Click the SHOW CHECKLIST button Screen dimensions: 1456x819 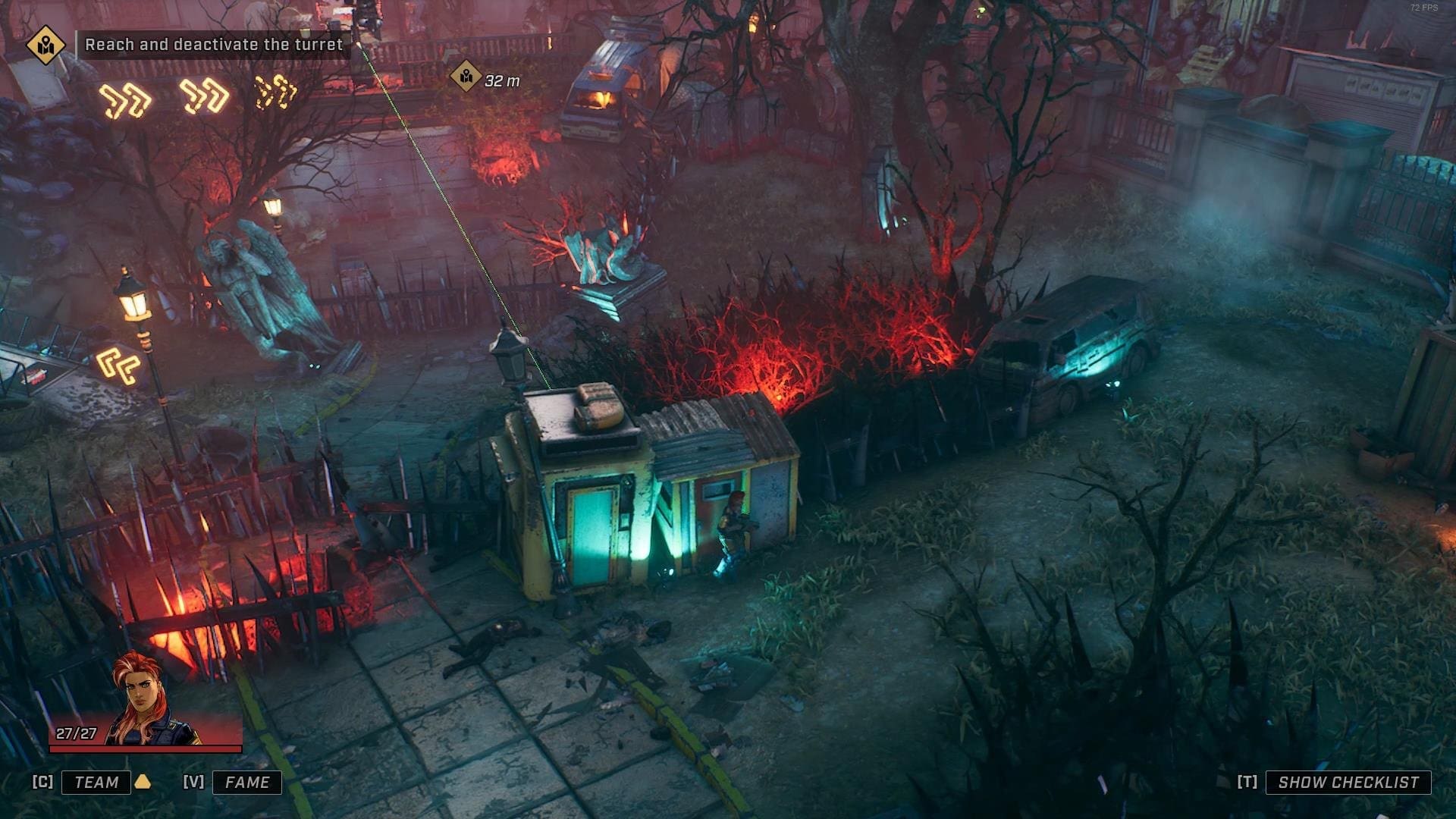1348,782
